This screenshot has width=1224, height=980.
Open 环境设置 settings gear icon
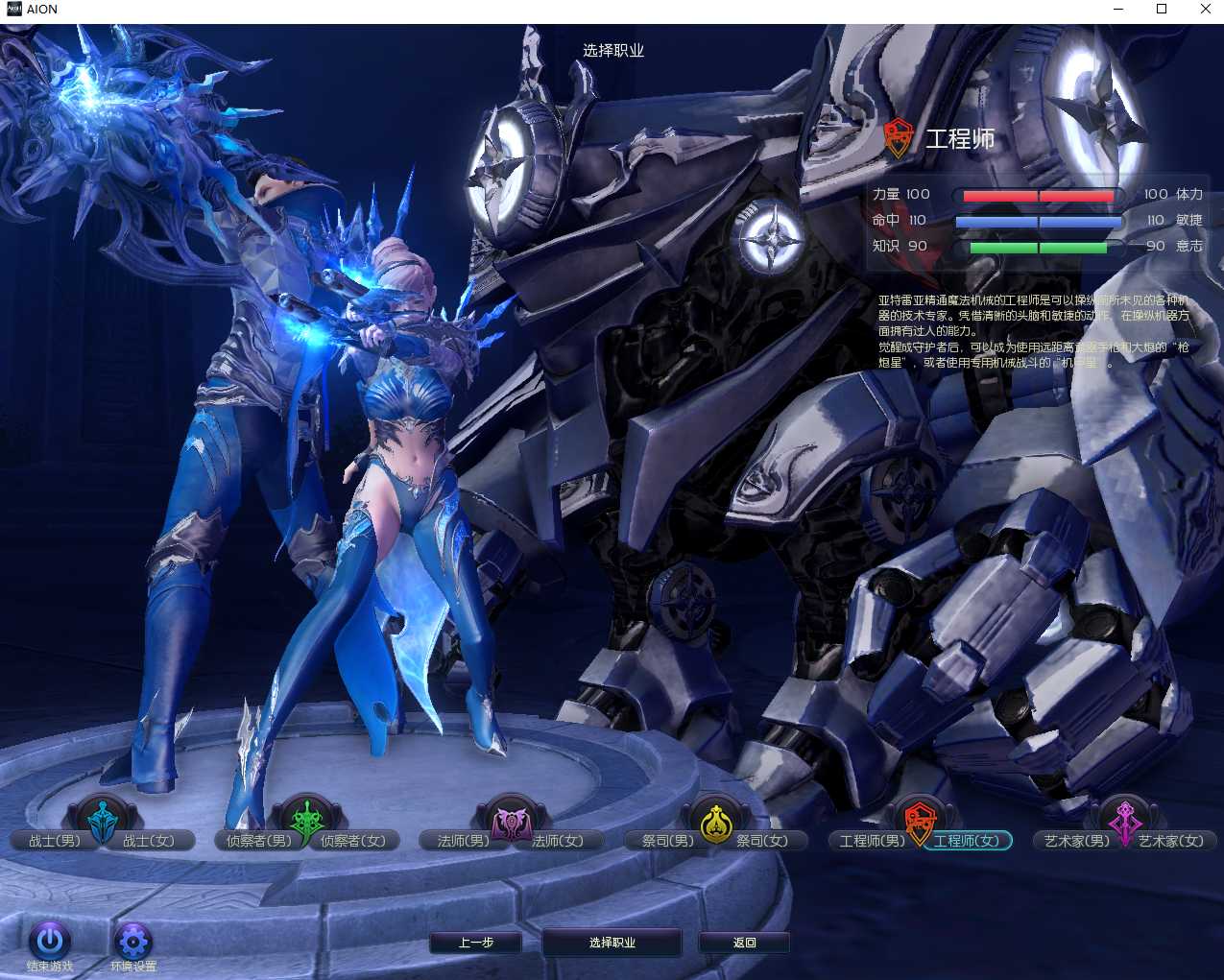point(133,941)
